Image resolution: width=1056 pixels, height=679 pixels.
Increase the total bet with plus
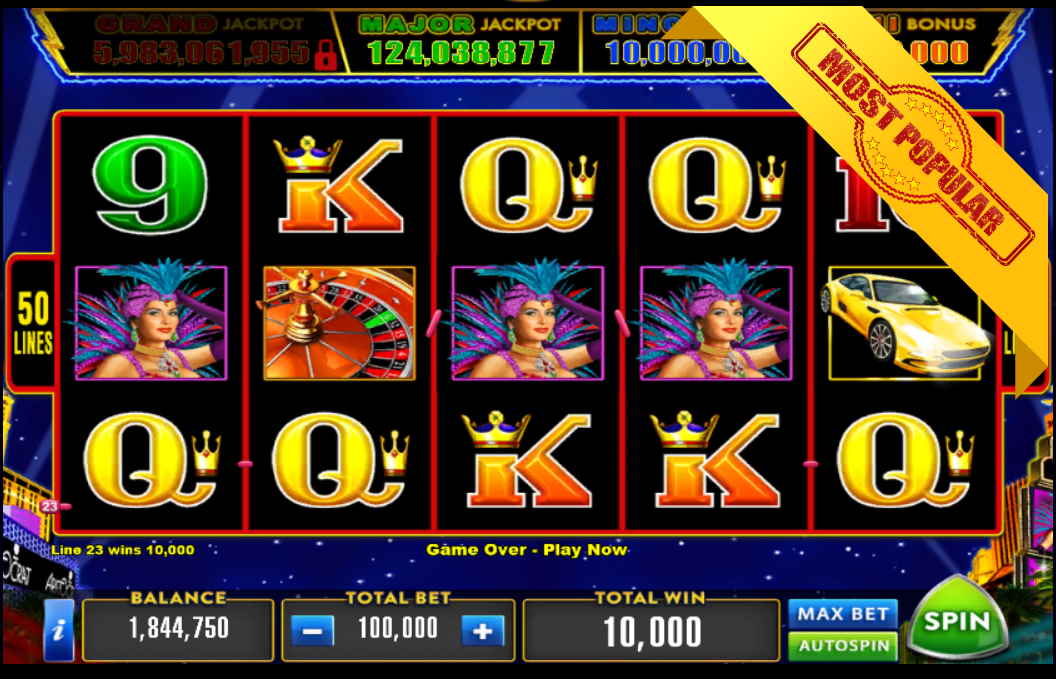(x=482, y=630)
